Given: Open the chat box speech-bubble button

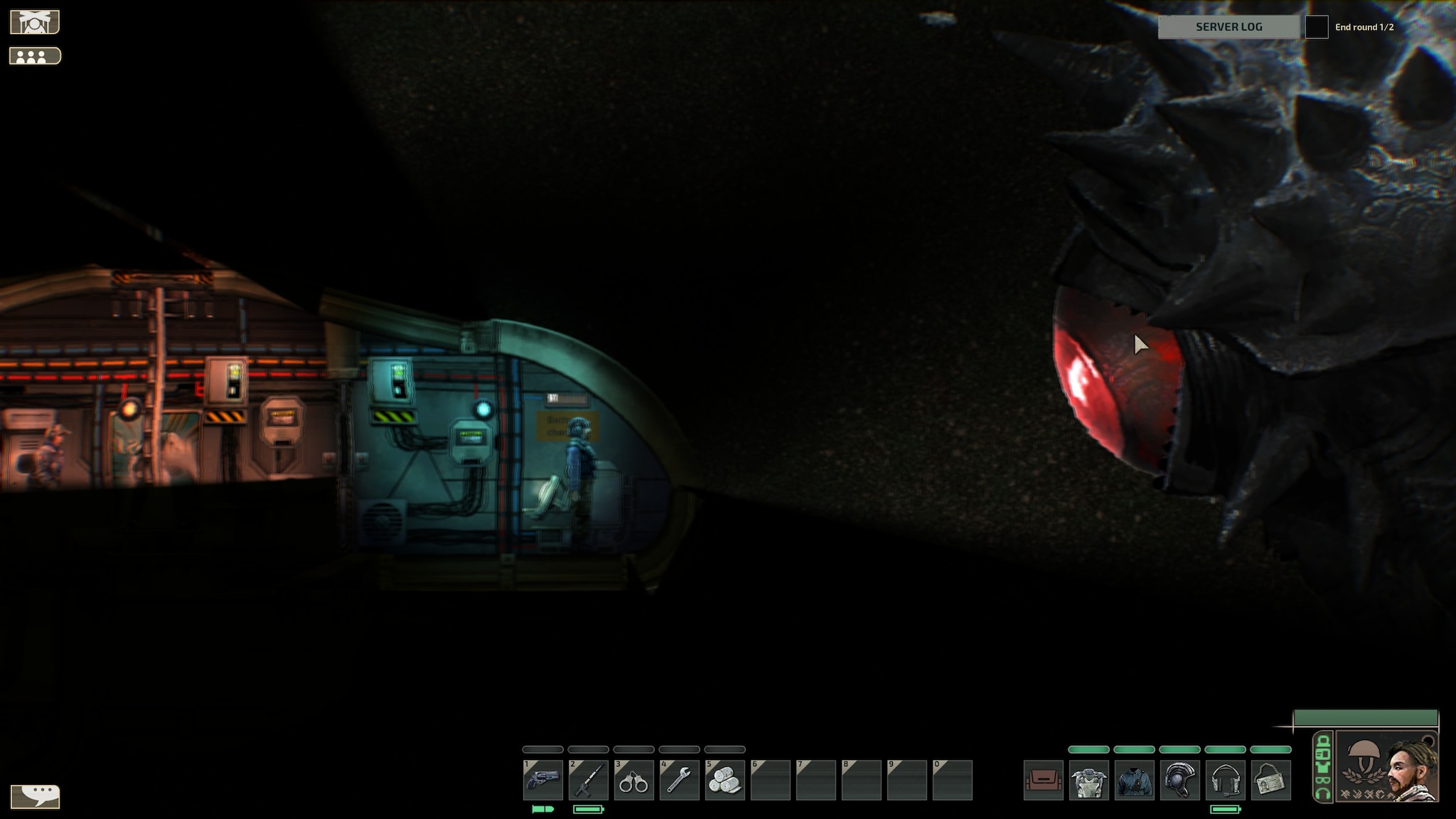Looking at the screenshot, I should point(36,796).
